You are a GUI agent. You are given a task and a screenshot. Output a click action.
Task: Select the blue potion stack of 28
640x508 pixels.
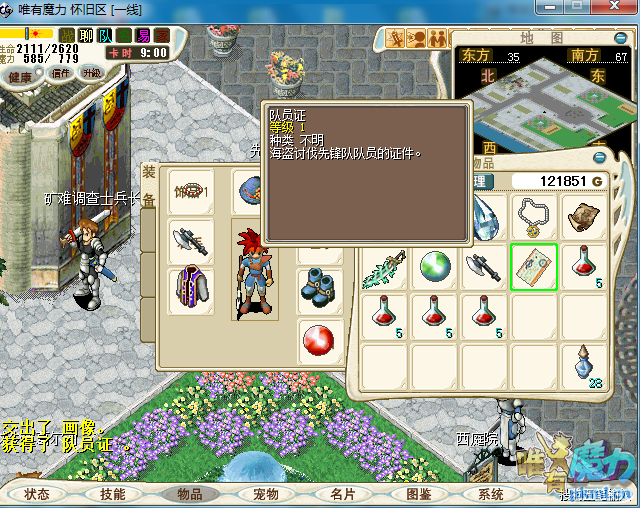pyautogui.click(x=583, y=364)
